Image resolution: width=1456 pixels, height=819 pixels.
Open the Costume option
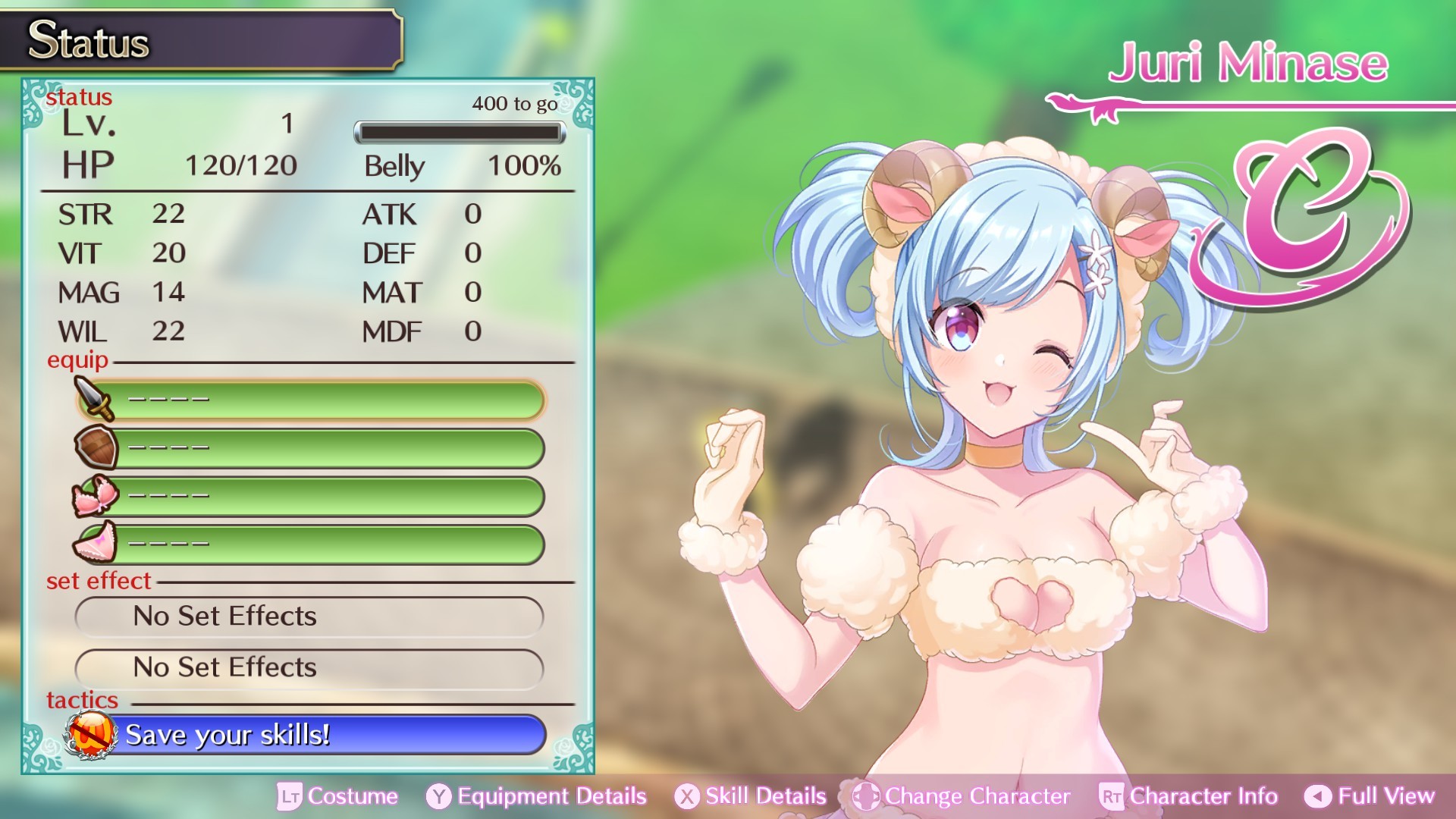[x=337, y=796]
